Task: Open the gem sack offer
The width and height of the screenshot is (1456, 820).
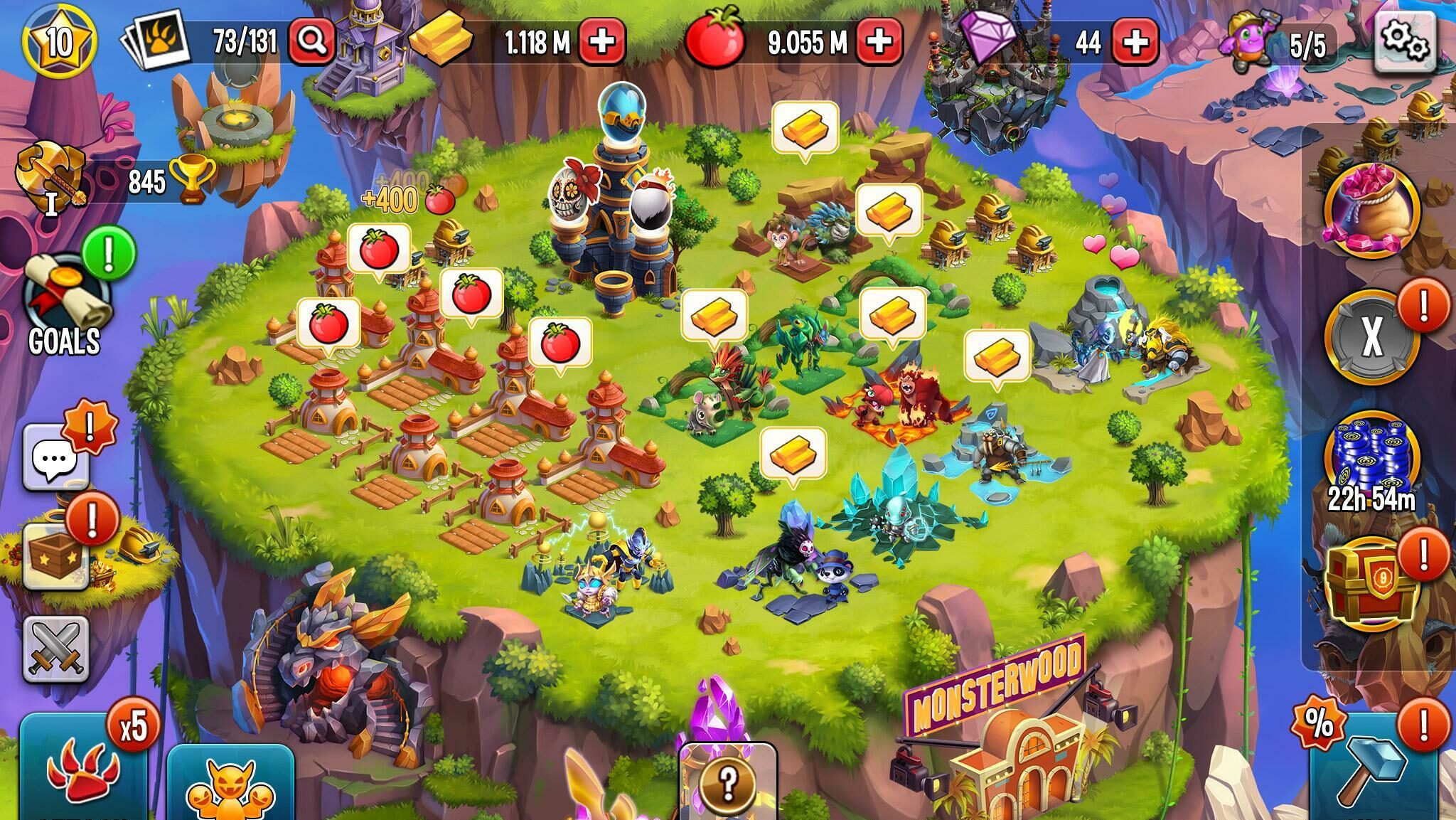Action: point(1371,210)
